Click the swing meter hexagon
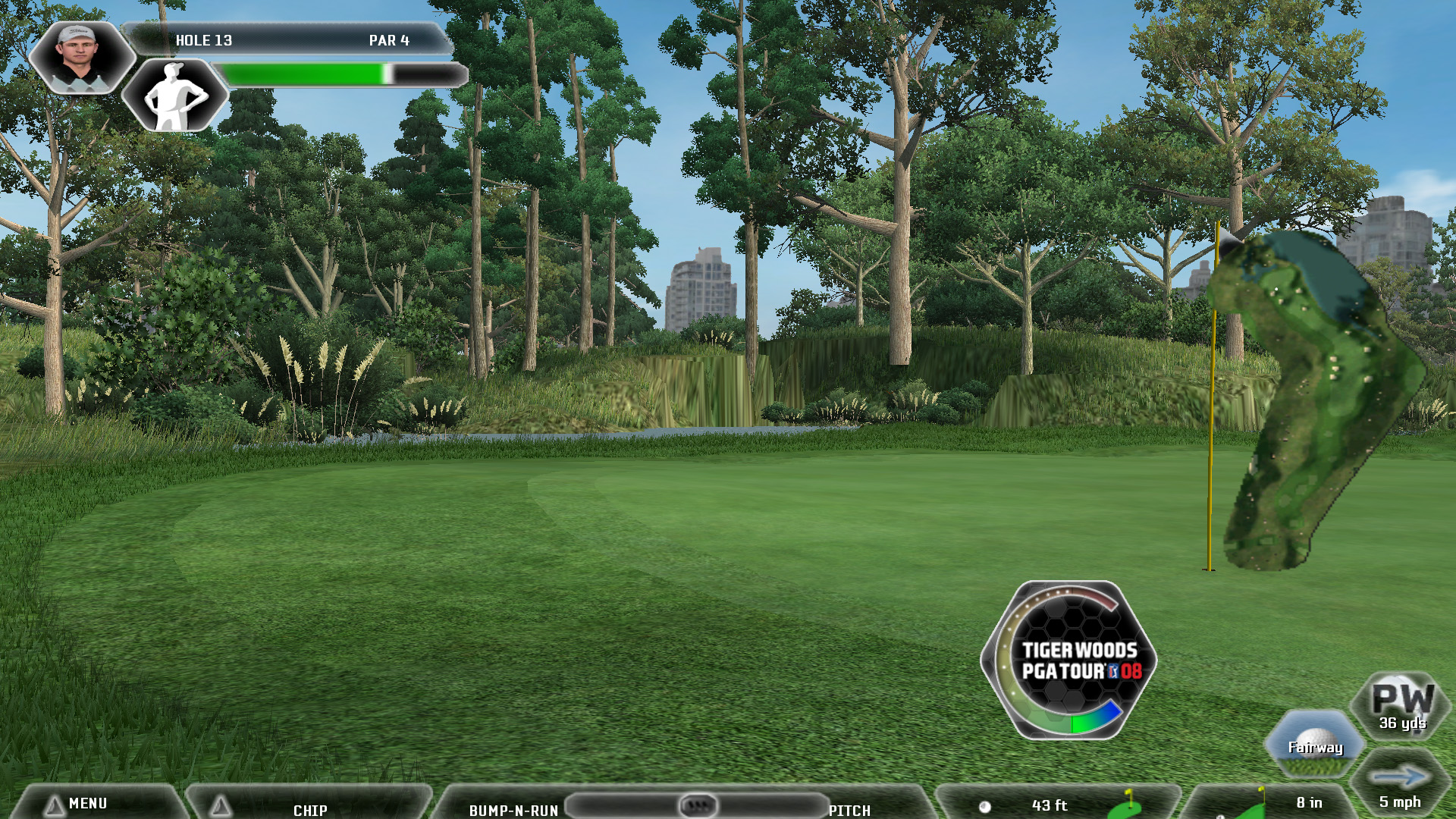 [1069, 661]
